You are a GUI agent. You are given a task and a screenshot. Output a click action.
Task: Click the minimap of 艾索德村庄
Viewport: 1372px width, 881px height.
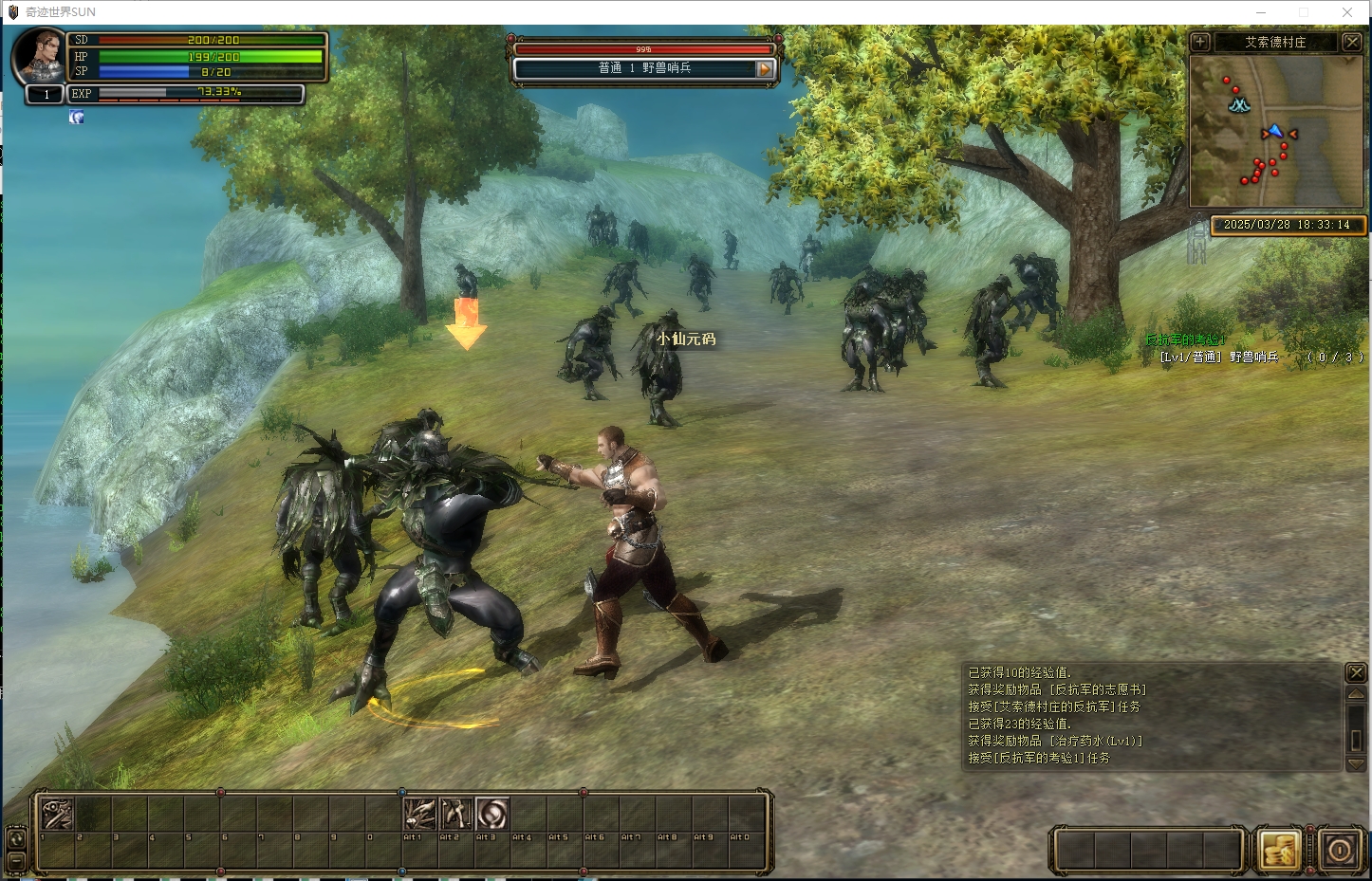(x=1276, y=131)
